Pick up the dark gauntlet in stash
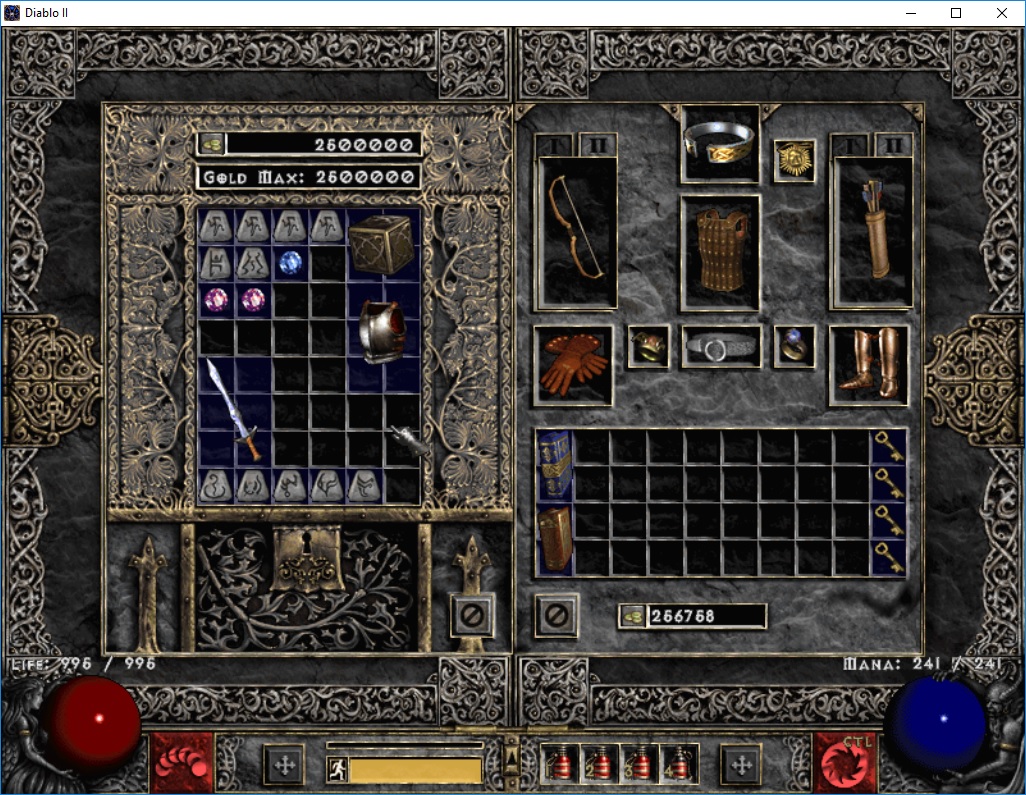This screenshot has width=1026, height=795. pyautogui.click(x=407, y=441)
